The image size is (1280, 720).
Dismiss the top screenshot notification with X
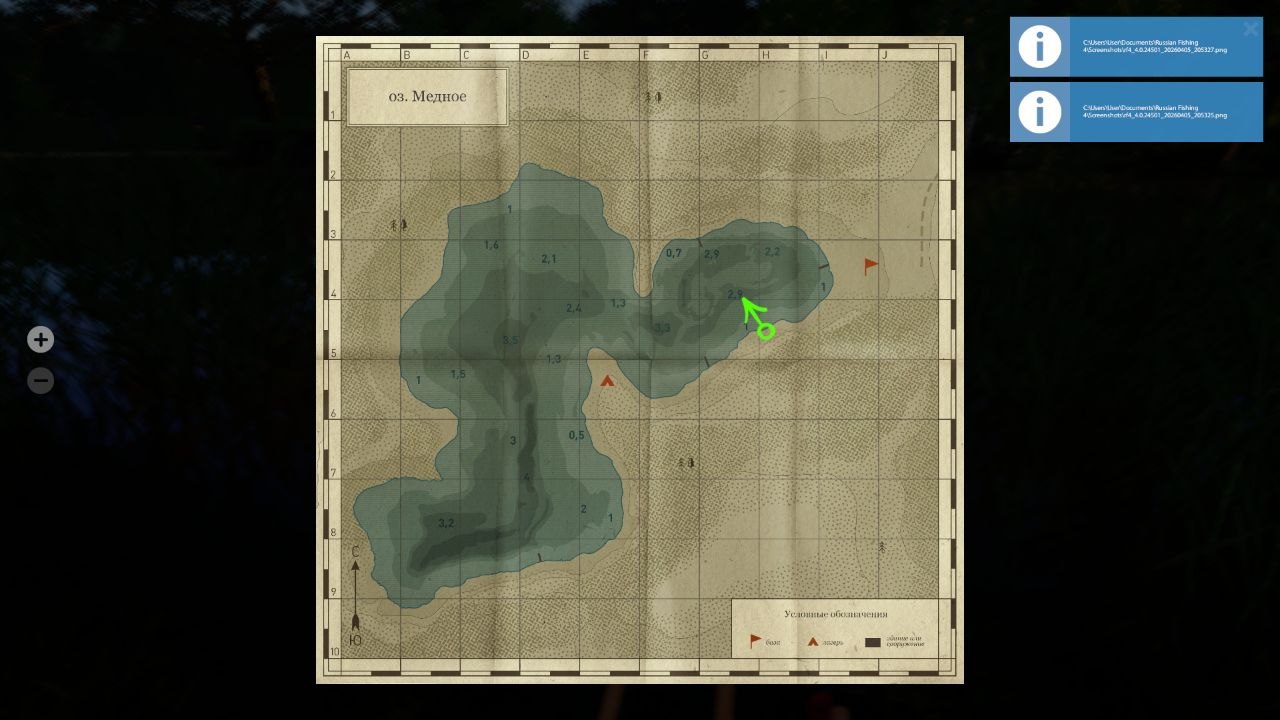pyautogui.click(x=1250, y=29)
